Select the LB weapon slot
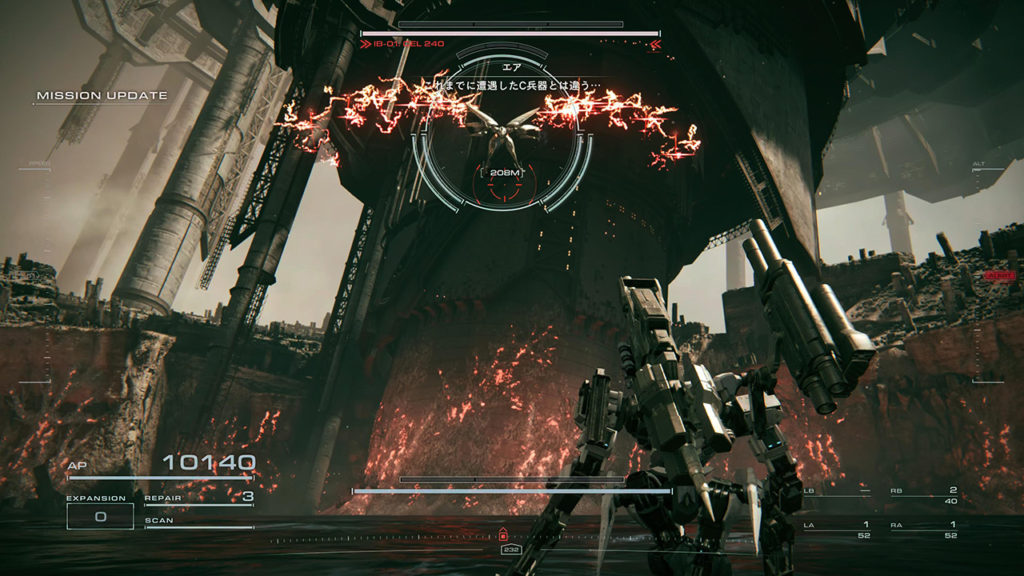 click(x=836, y=493)
